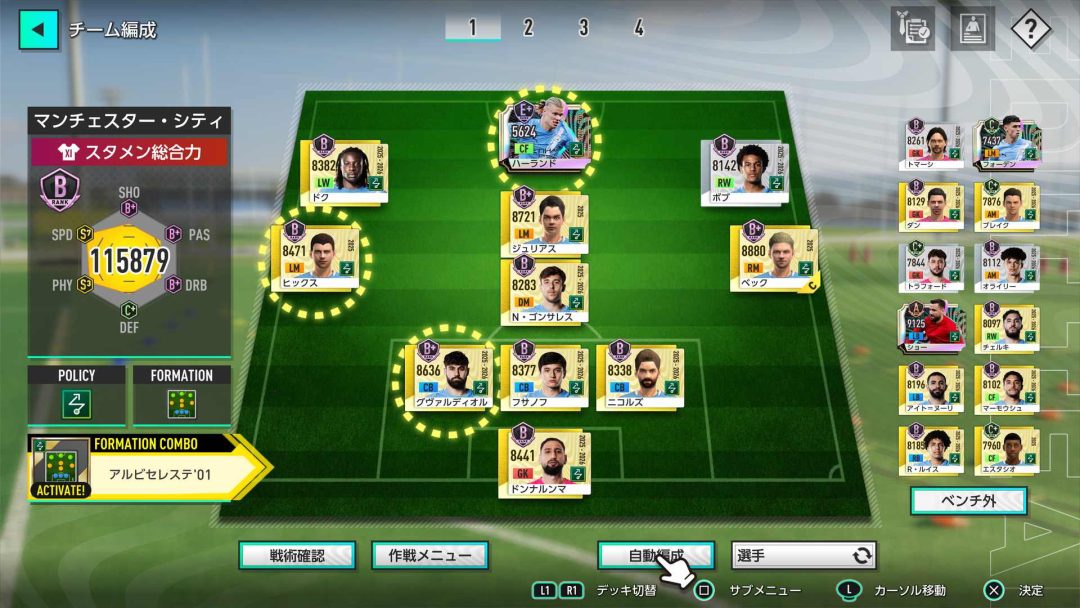This screenshot has height=608, width=1080.
Task: Switch to deck tab 3
Action: click(x=583, y=28)
